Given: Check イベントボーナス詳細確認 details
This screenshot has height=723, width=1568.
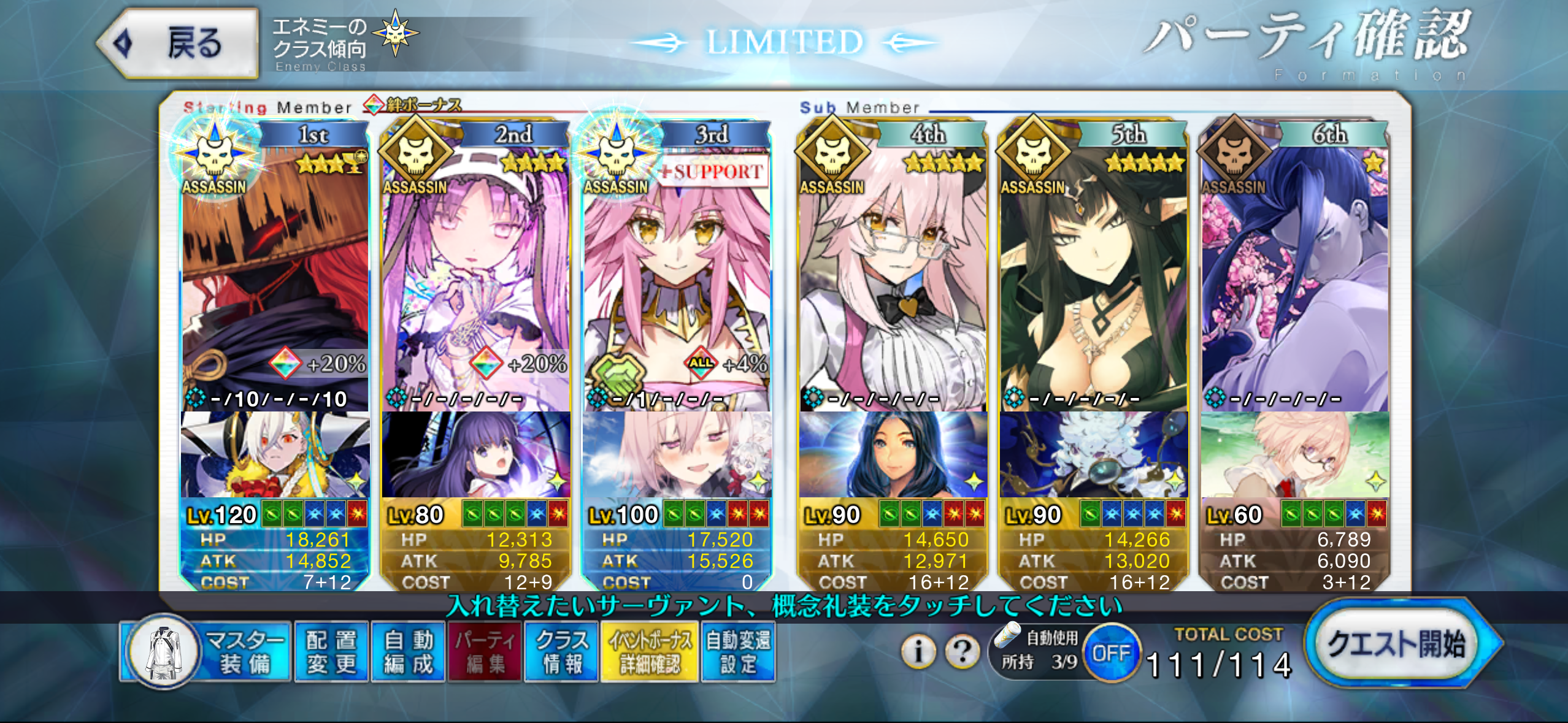Looking at the screenshot, I should (650, 652).
